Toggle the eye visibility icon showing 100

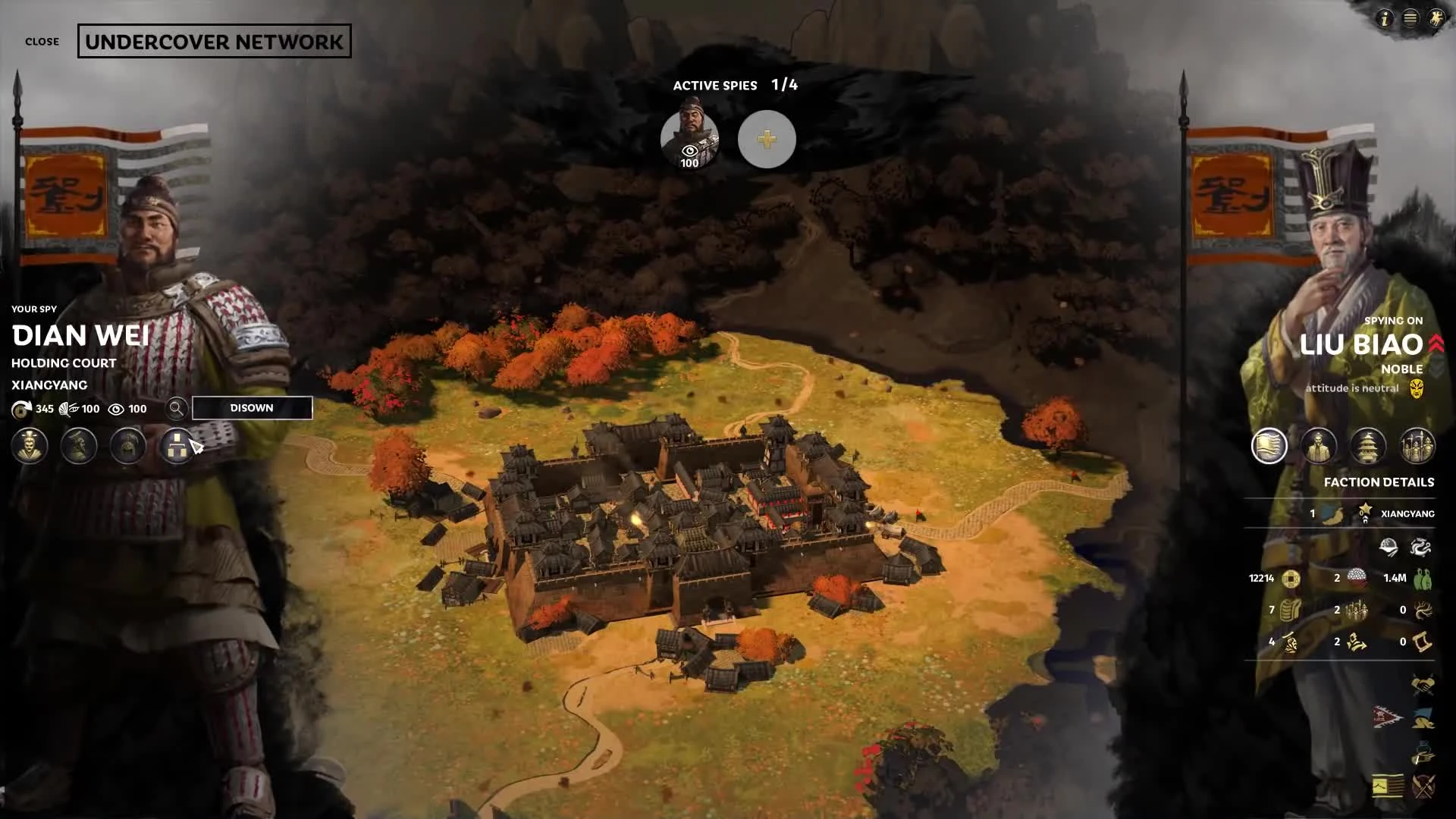[x=115, y=409]
